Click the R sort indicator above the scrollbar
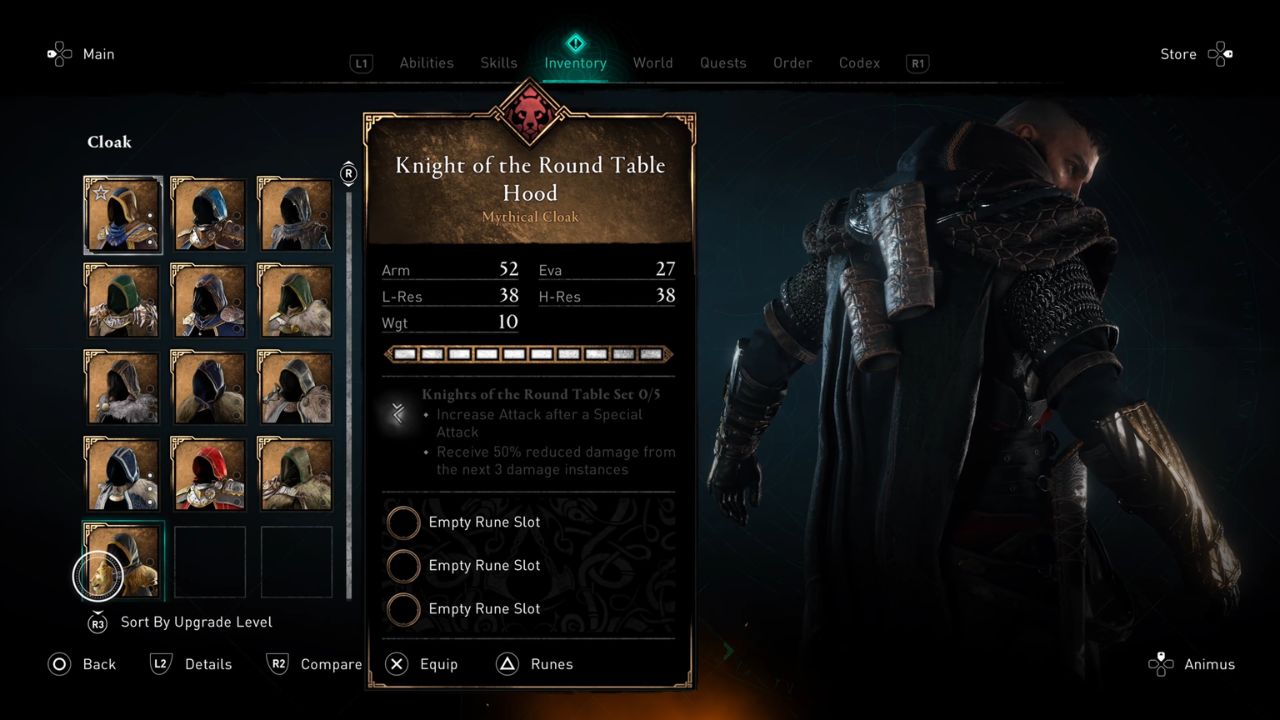1280x720 pixels. click(348, 173)
